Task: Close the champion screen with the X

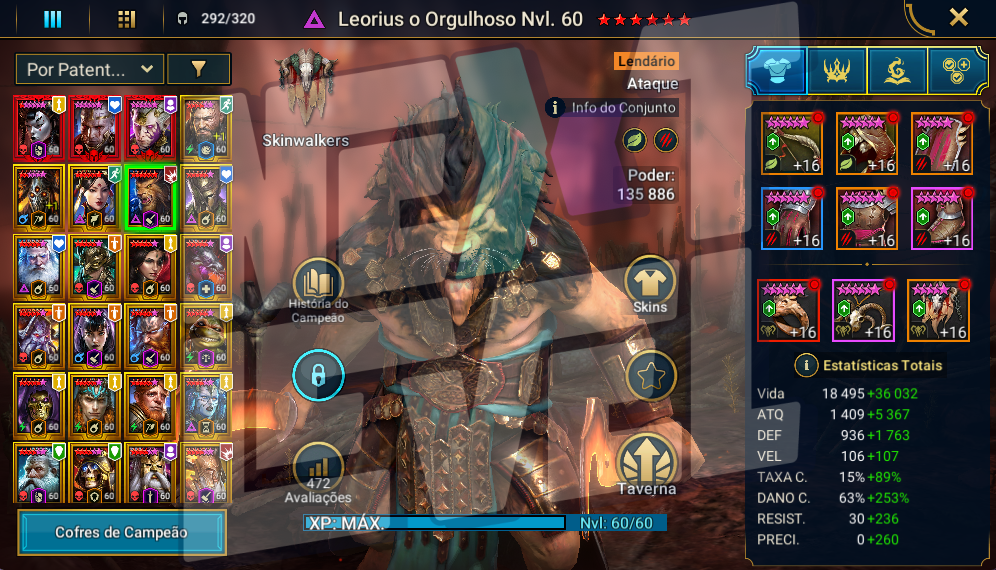Action: 958,17
